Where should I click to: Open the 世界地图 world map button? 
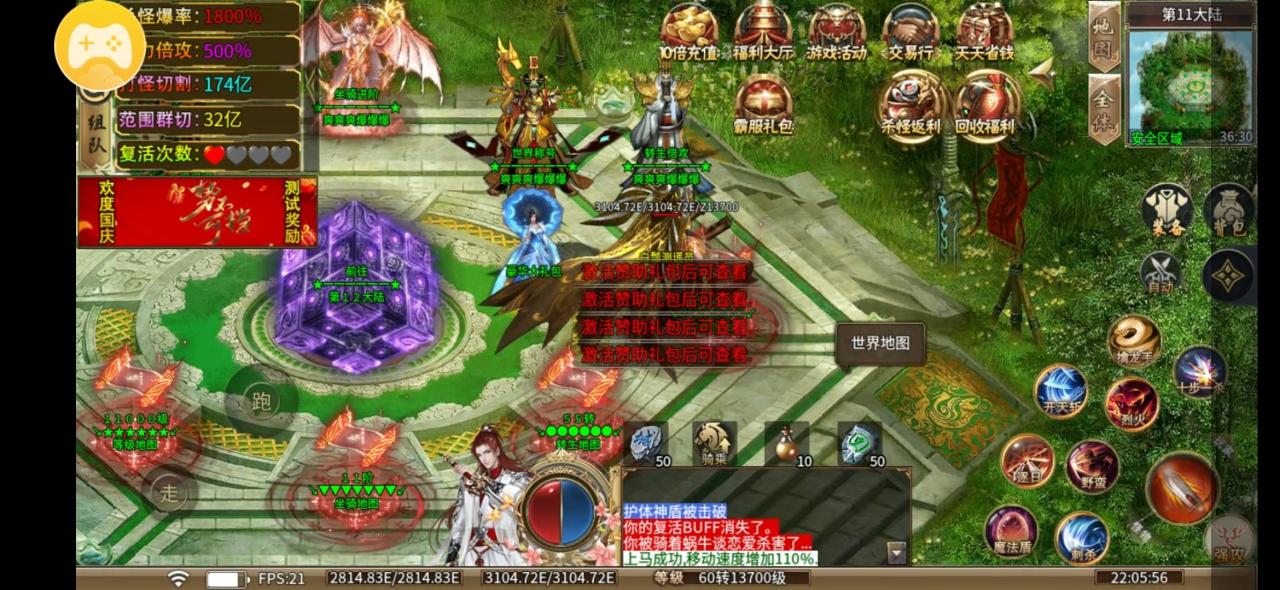880,343
